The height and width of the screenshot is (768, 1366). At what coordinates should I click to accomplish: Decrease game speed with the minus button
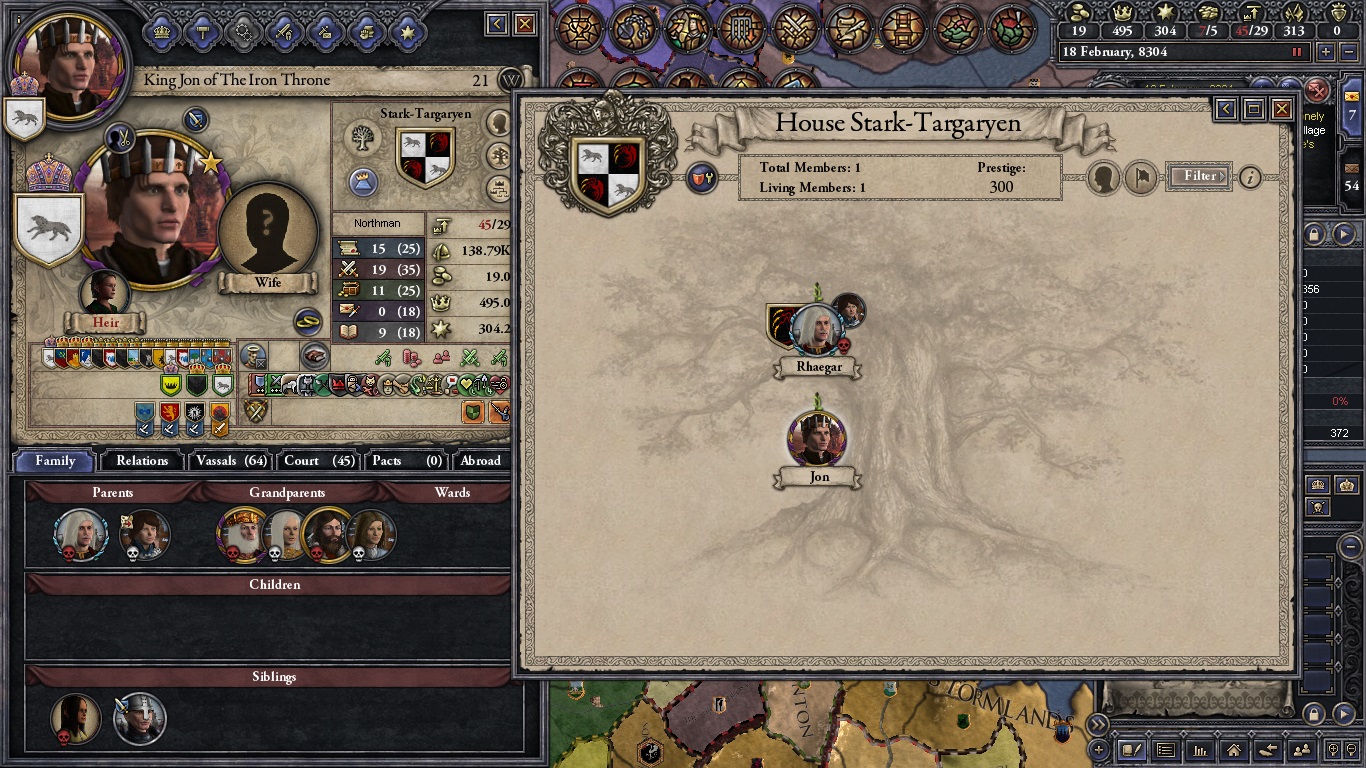click(x=1348, y=52)
